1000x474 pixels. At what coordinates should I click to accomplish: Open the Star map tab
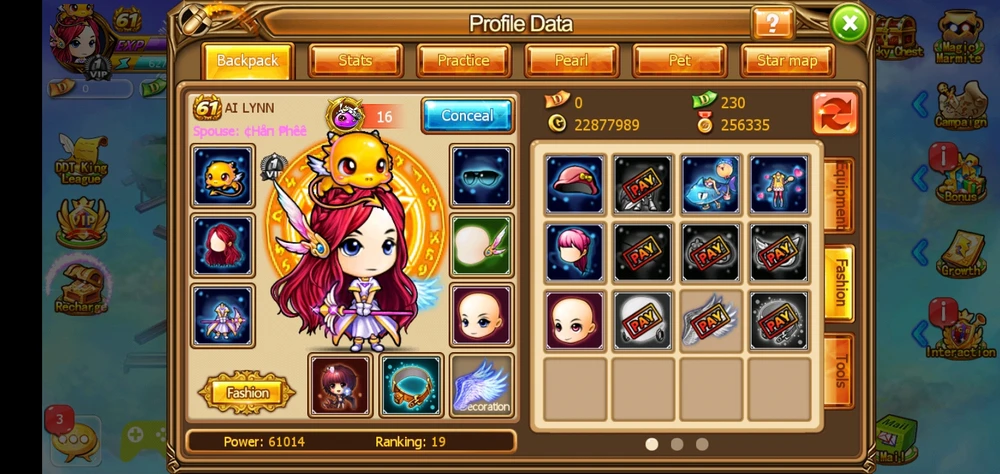(x=787, y=61)
